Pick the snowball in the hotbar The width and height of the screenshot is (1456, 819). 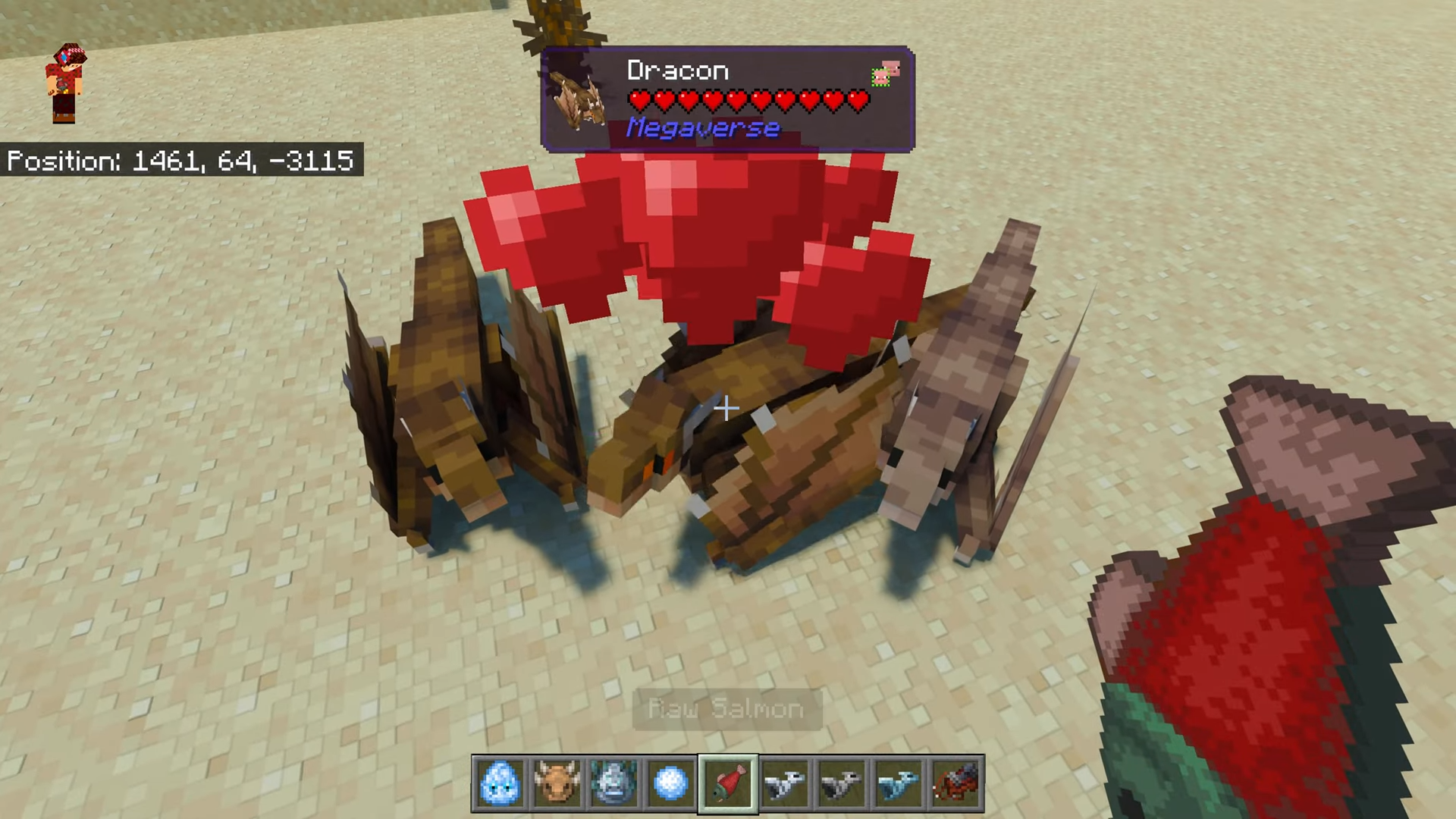coord(671,783)
